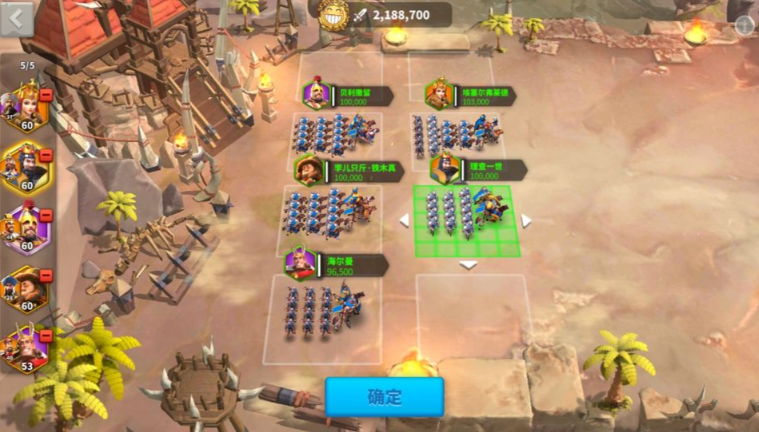Move selected army down with the down arrow
Image resolution: width=759 pixels, height=432 pixels.
coord(468,265)
